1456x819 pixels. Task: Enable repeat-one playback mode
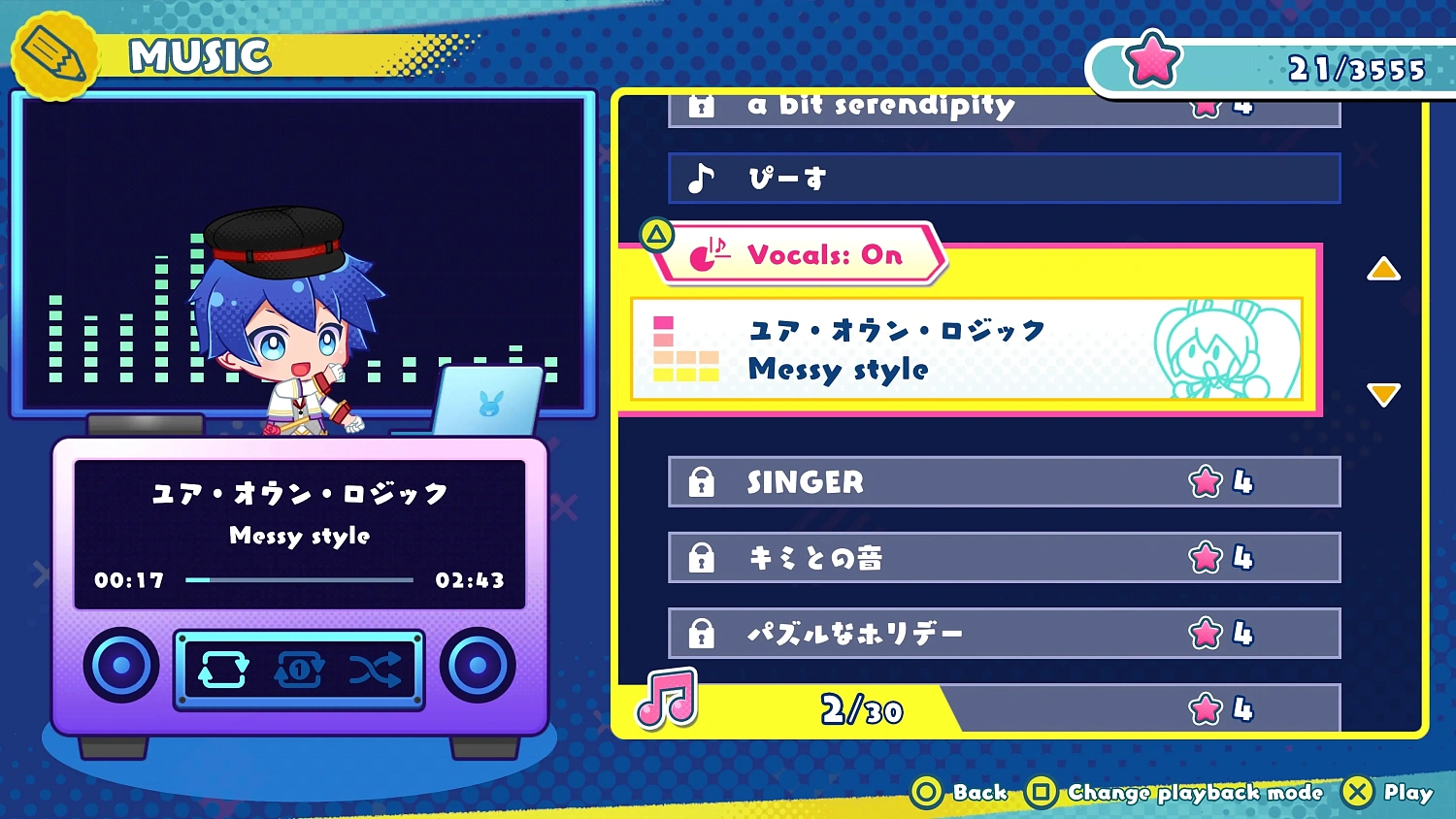click(x=301, y=670)
